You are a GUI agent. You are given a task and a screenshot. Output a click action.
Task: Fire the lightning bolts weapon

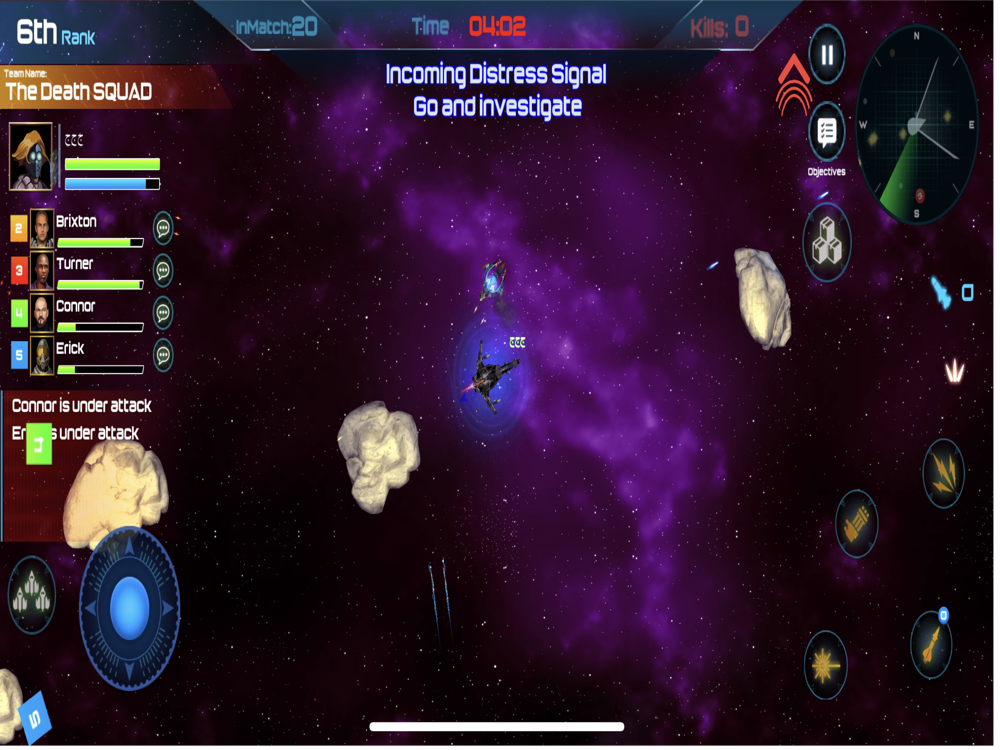pyautogui.click(x=943, y=470)
